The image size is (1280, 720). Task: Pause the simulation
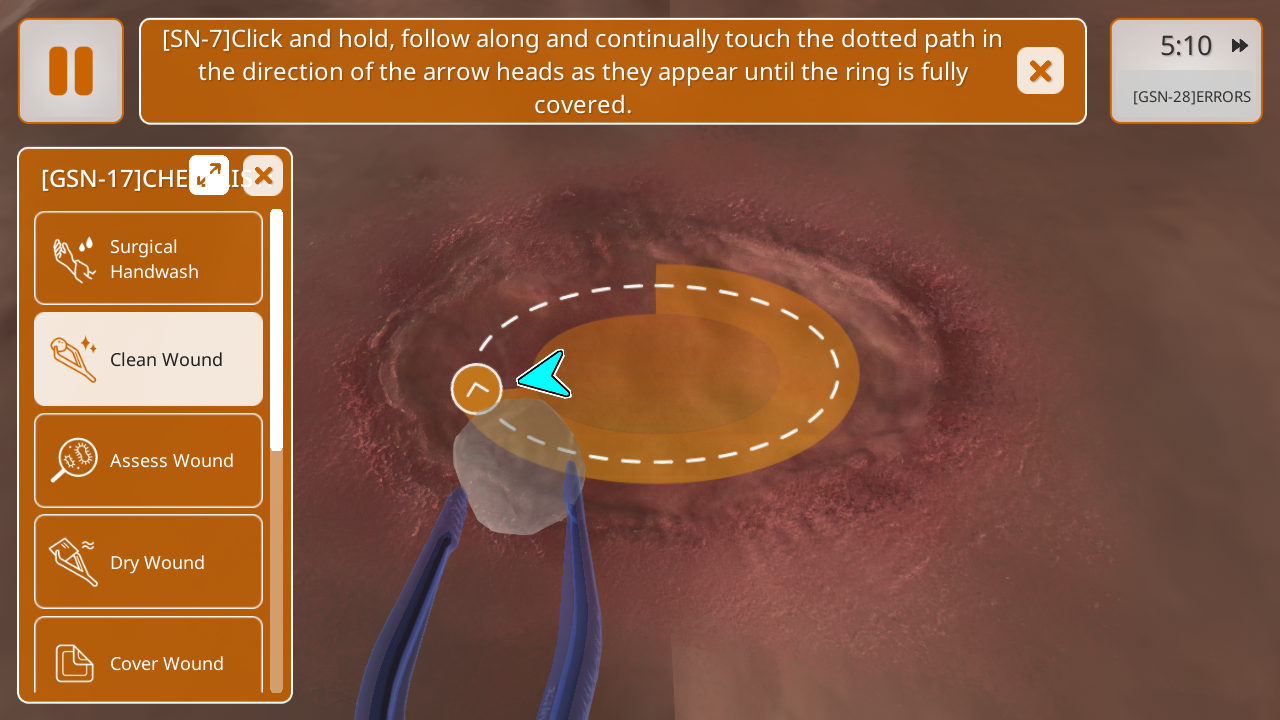tap(71, 71)
